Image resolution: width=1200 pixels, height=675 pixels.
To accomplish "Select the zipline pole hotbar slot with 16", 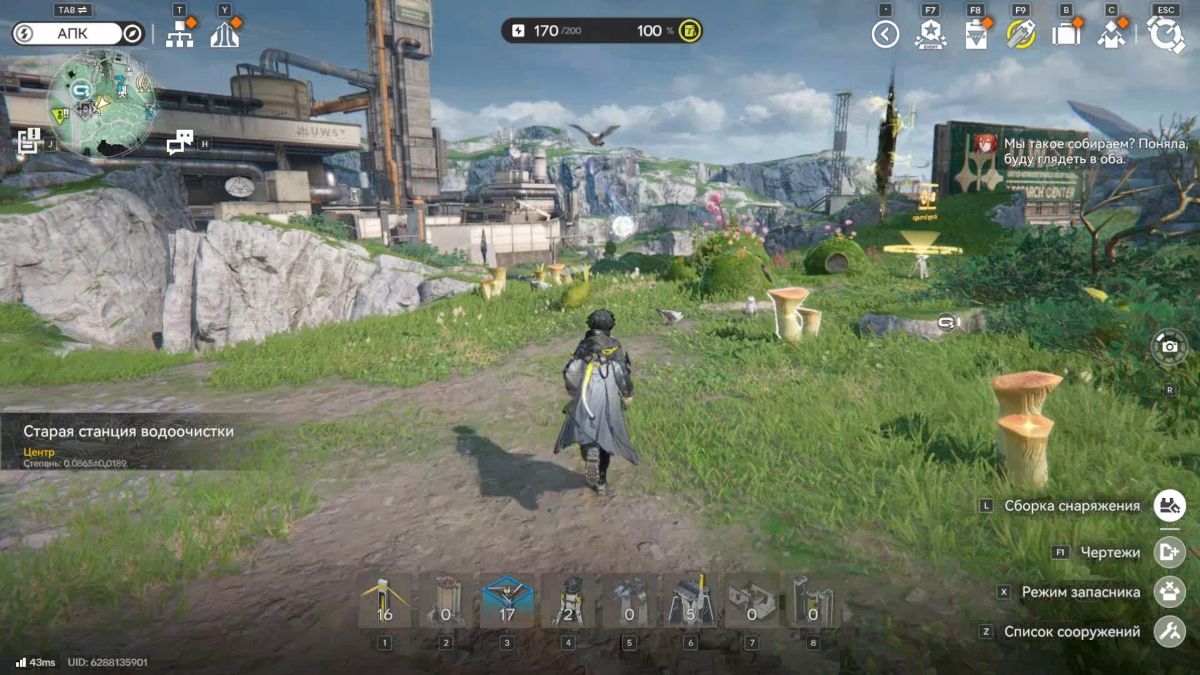I will tap(384, 601).
